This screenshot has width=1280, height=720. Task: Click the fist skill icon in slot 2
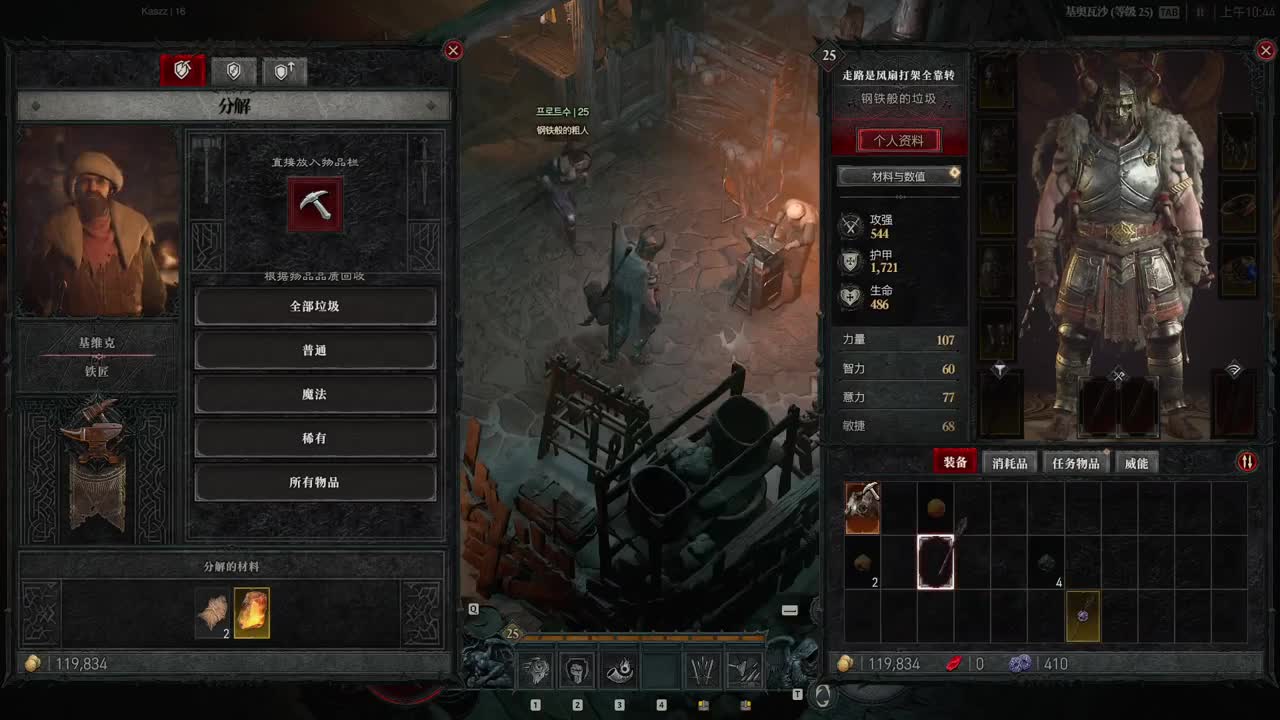(x=577, y=670)
